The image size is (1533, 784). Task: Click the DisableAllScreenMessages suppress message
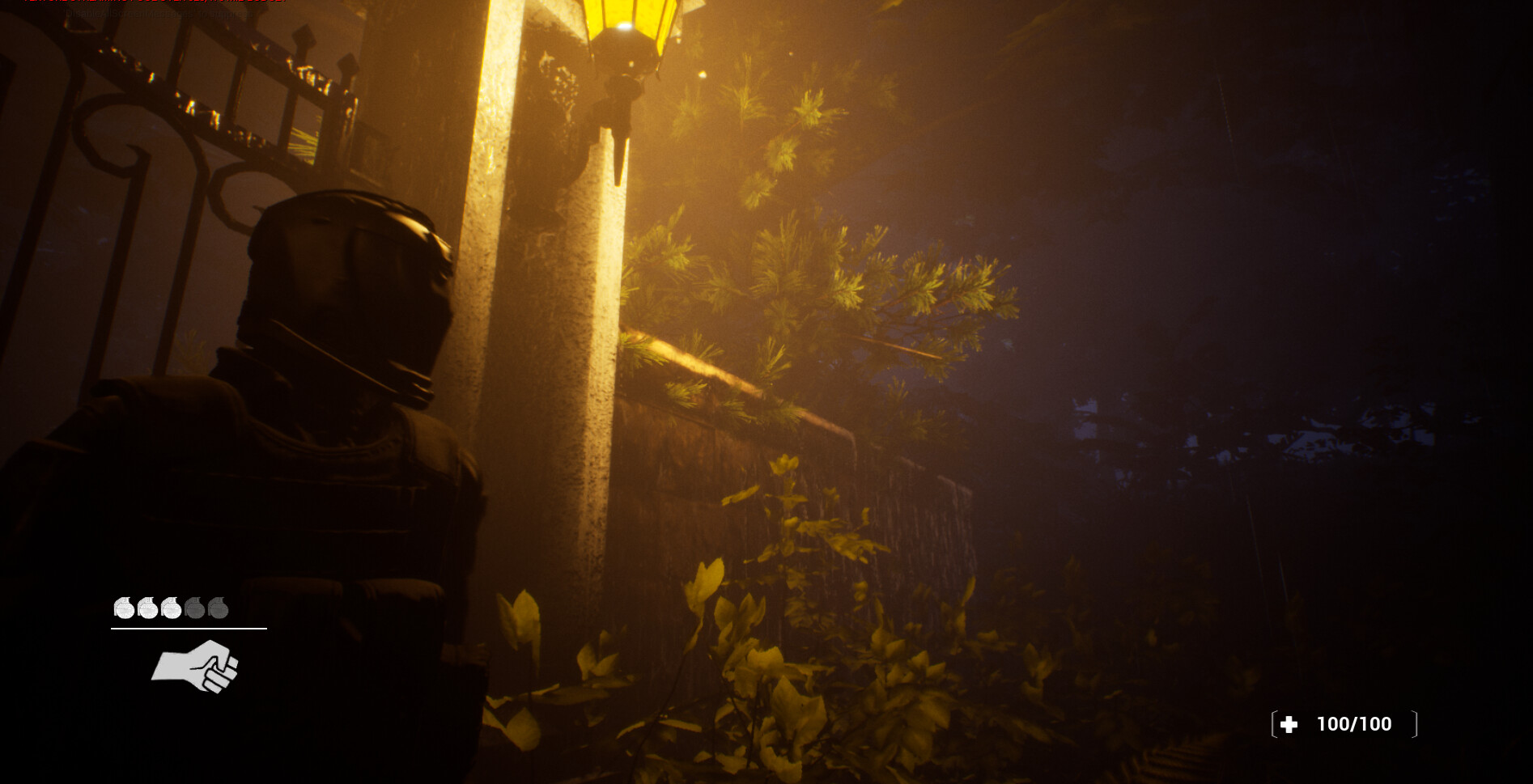coord(158,15)
